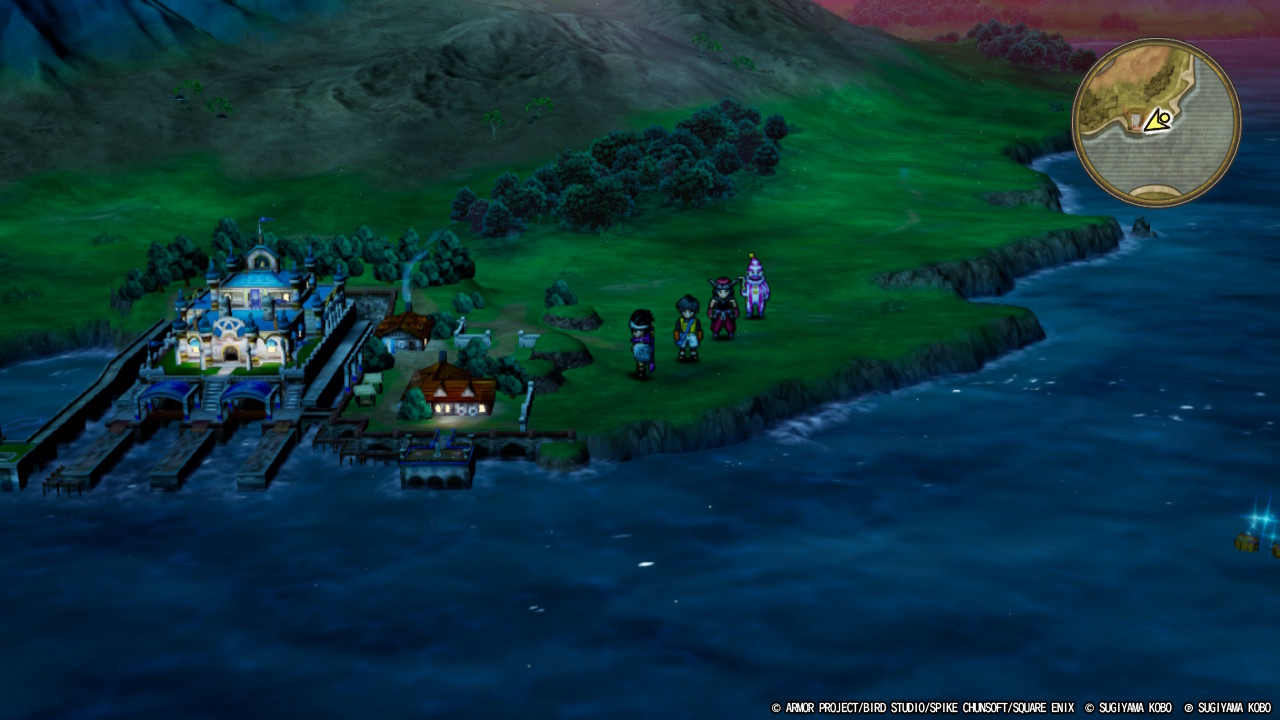Click the circular minimap
This screenshot has width=1280, height=720.
coord(1156,122)
